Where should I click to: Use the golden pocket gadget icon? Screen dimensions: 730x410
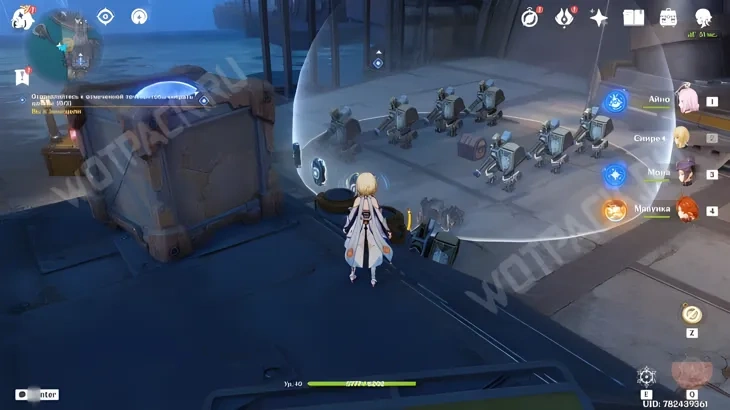coord(691,314)
